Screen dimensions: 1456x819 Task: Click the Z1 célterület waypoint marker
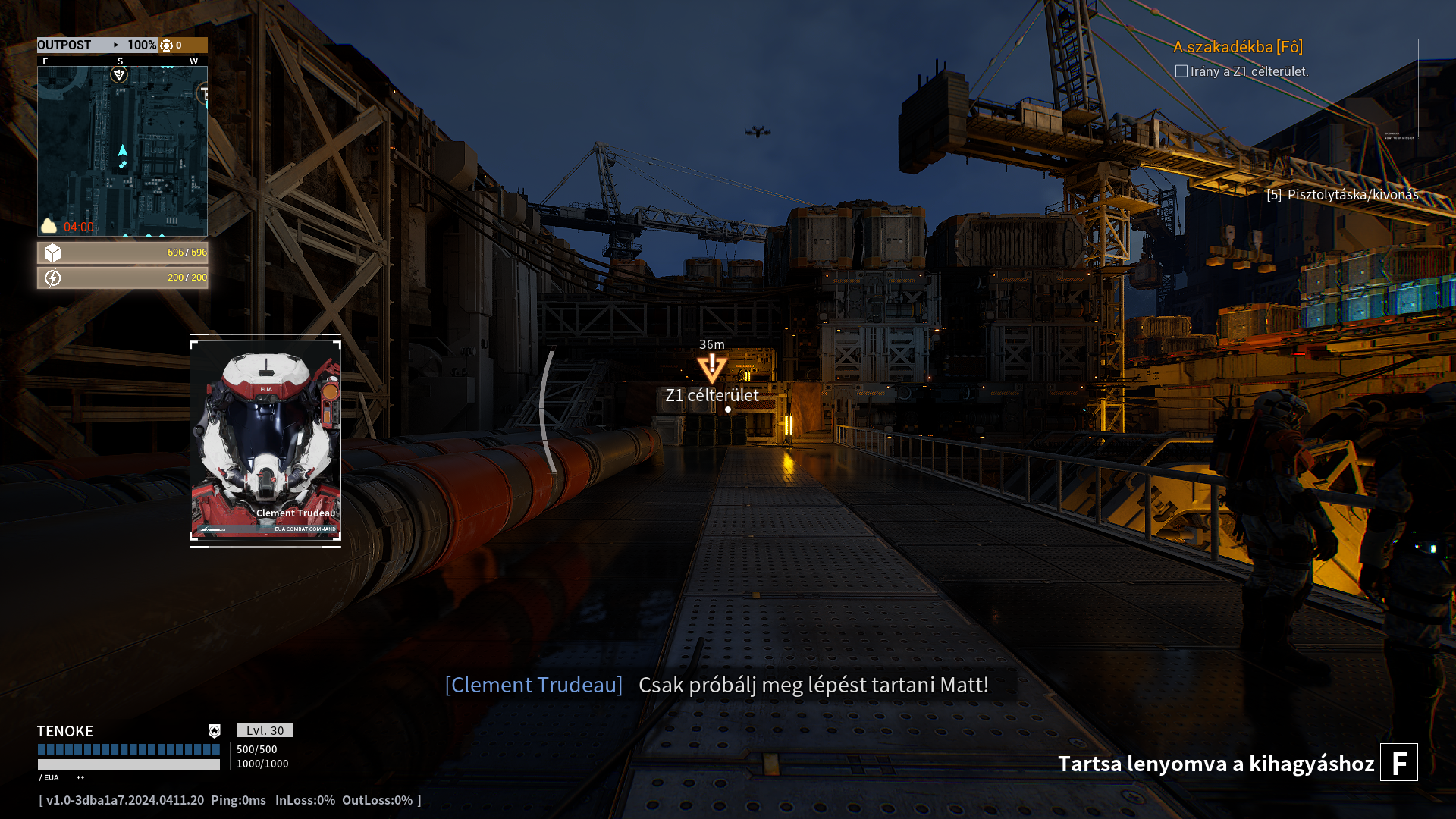pos(712,369)
